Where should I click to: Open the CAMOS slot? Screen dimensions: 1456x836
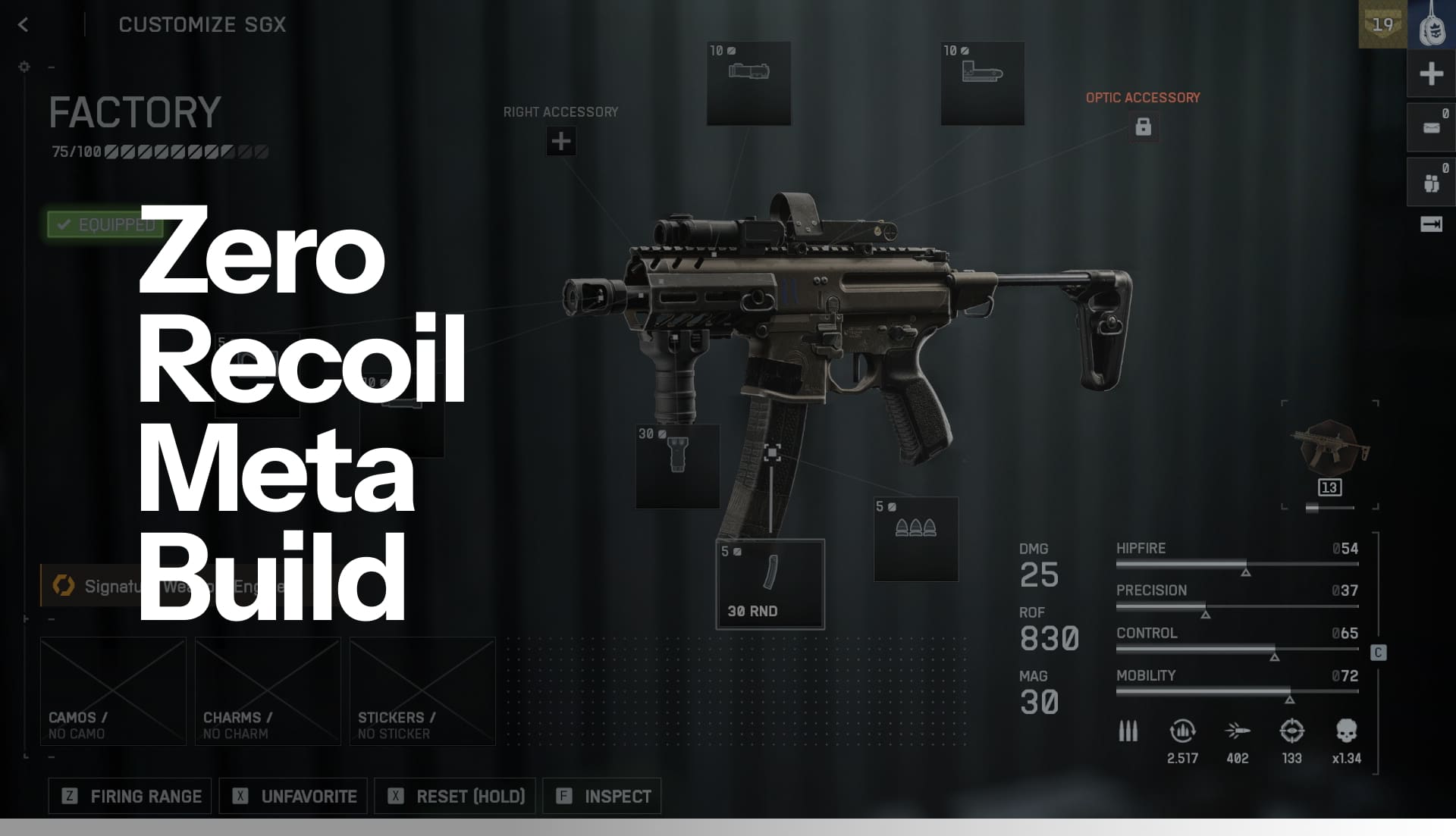click(x=112, y=690)
